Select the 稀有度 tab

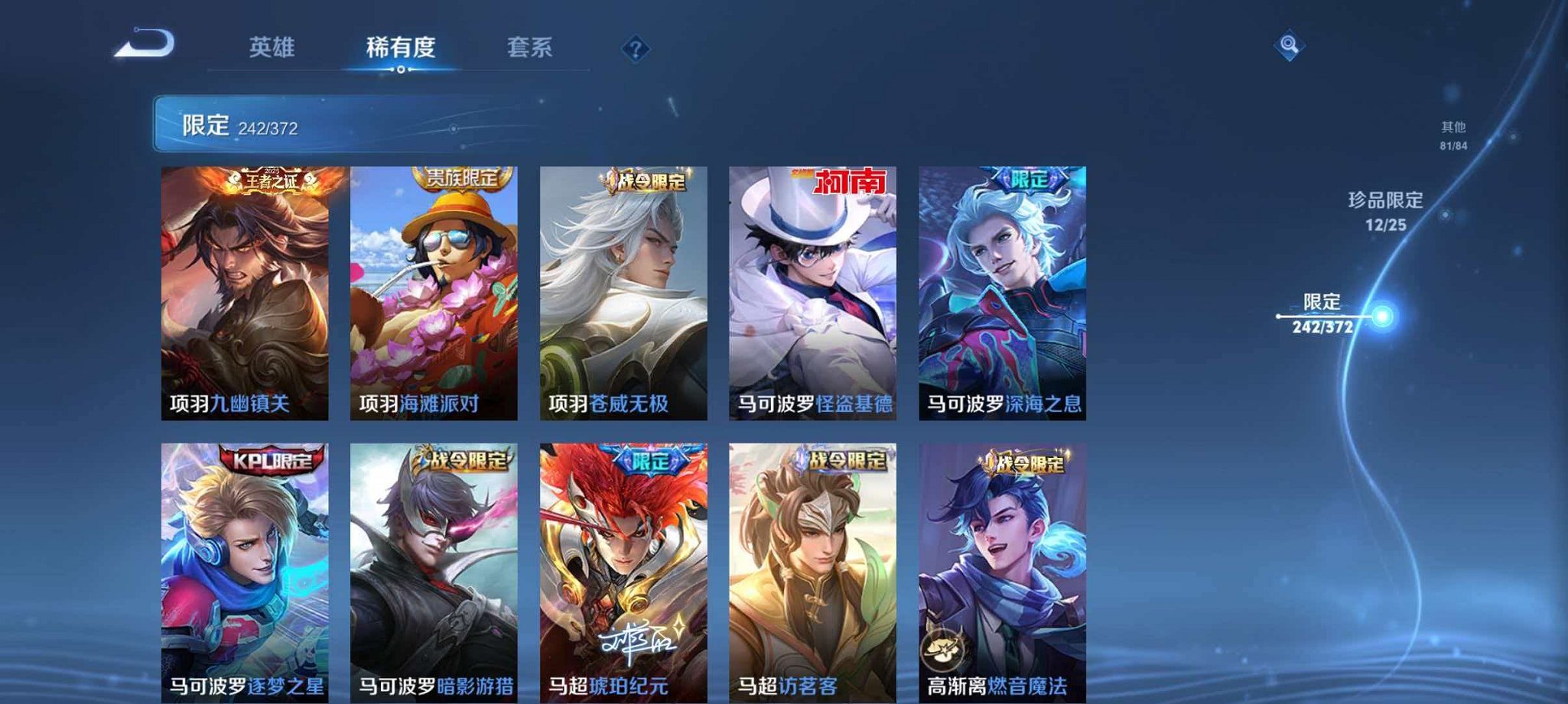click(402, 47)
